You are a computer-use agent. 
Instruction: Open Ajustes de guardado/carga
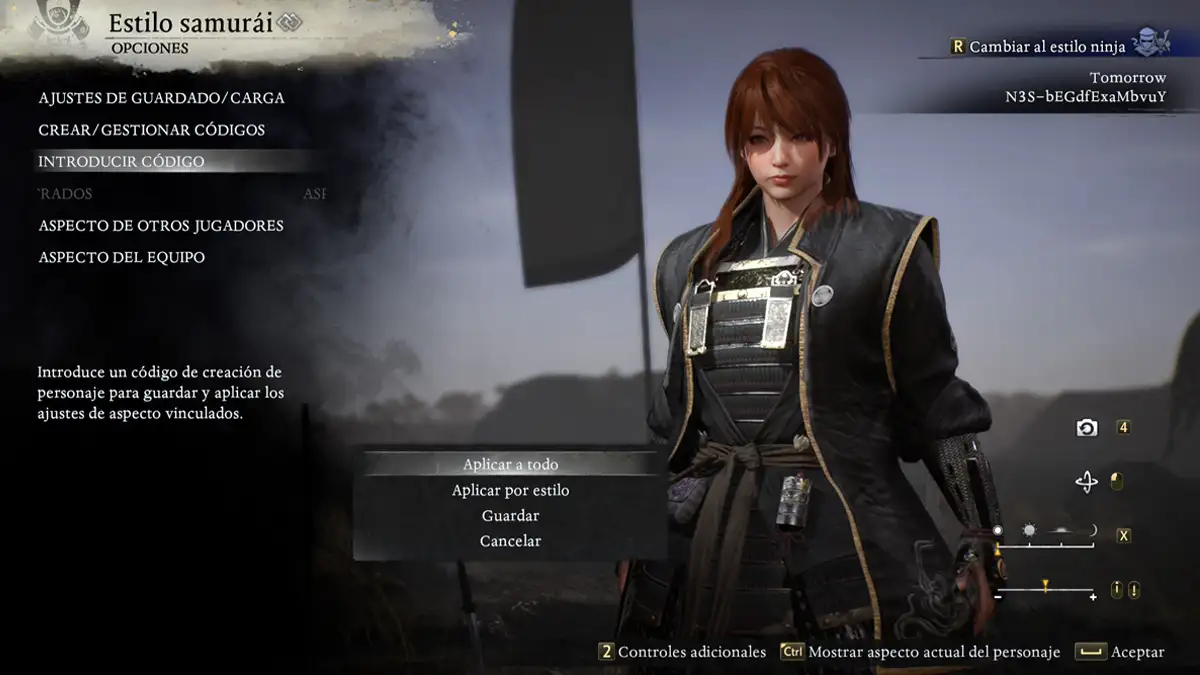tap(161, 98)
